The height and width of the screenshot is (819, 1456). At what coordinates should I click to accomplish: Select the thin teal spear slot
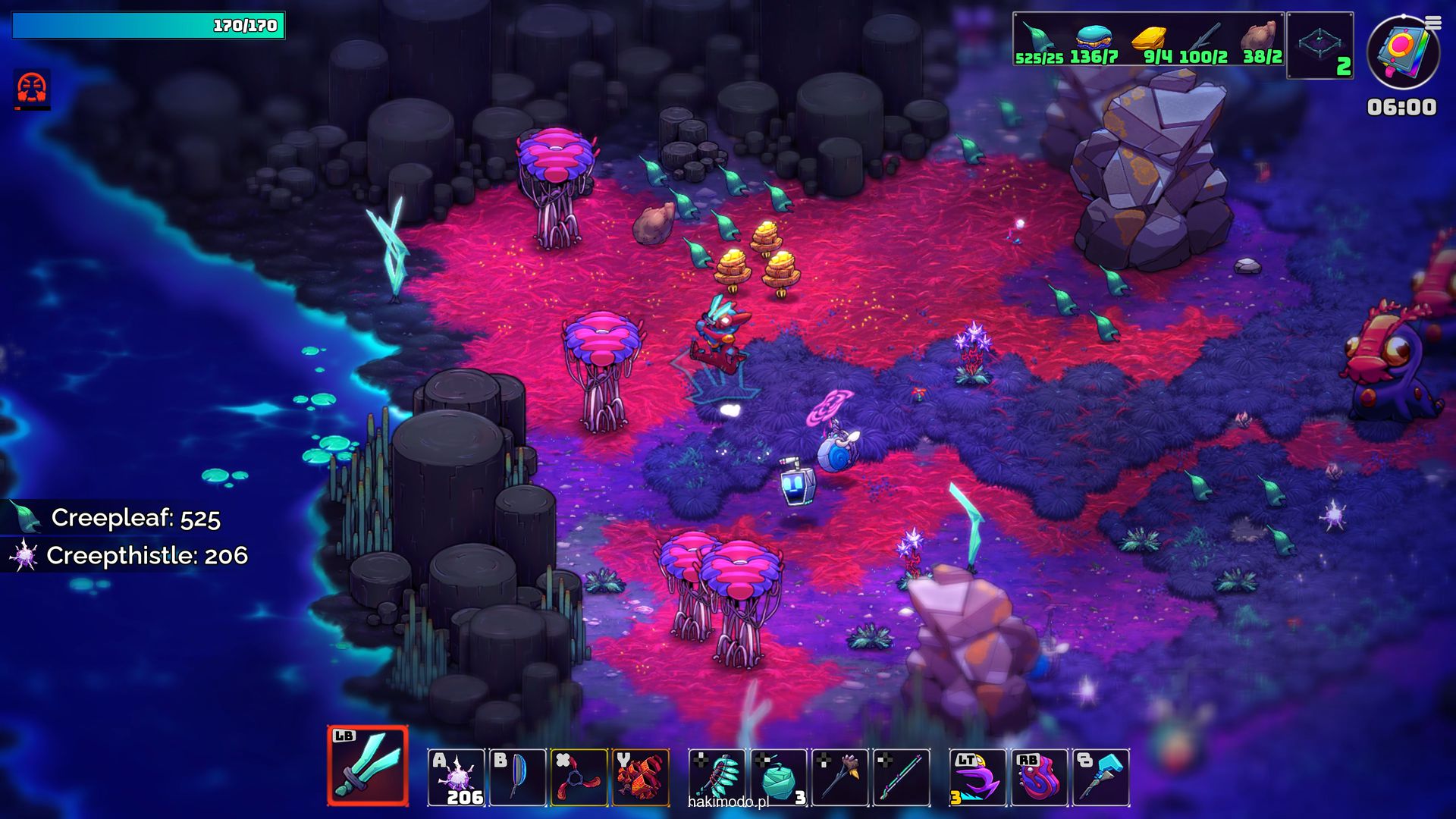tap(902, 777)
